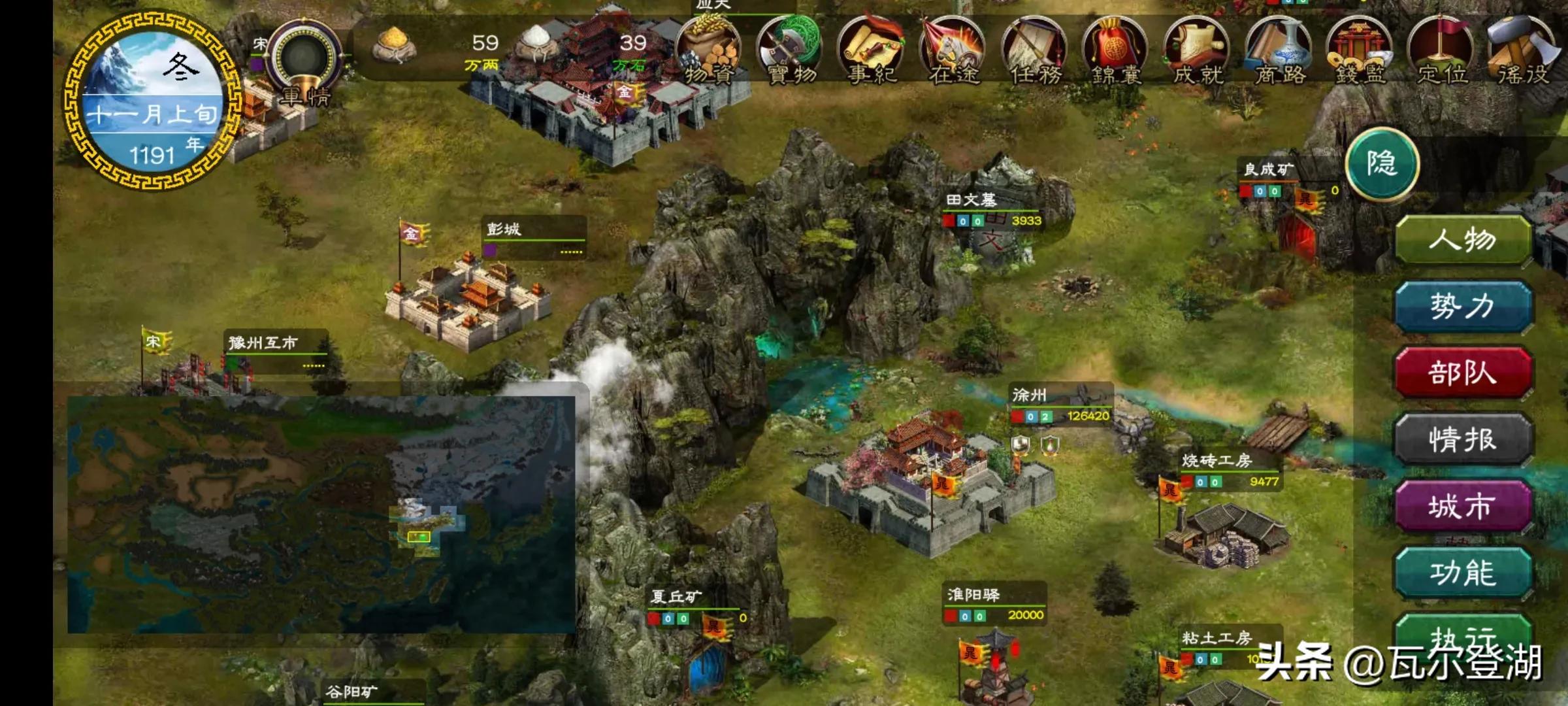Toggle the round 隐 hide button
This screenshot has width=1568, height=706.
(1382, 163)
